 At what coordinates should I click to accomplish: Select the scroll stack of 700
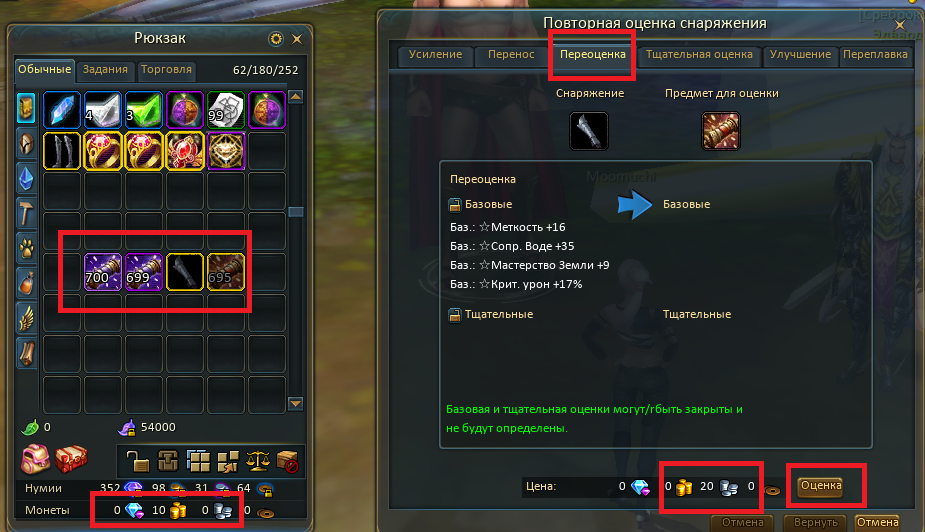click(x=103, y=273)
